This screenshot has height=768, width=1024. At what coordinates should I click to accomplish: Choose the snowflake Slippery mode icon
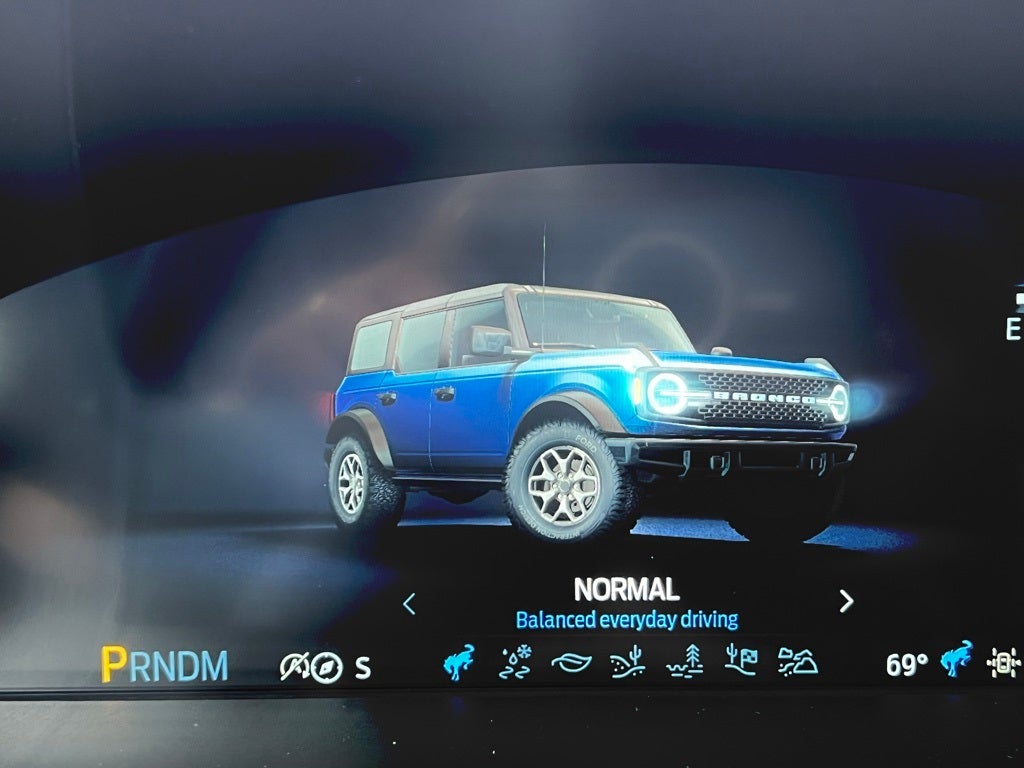point(515,663)
